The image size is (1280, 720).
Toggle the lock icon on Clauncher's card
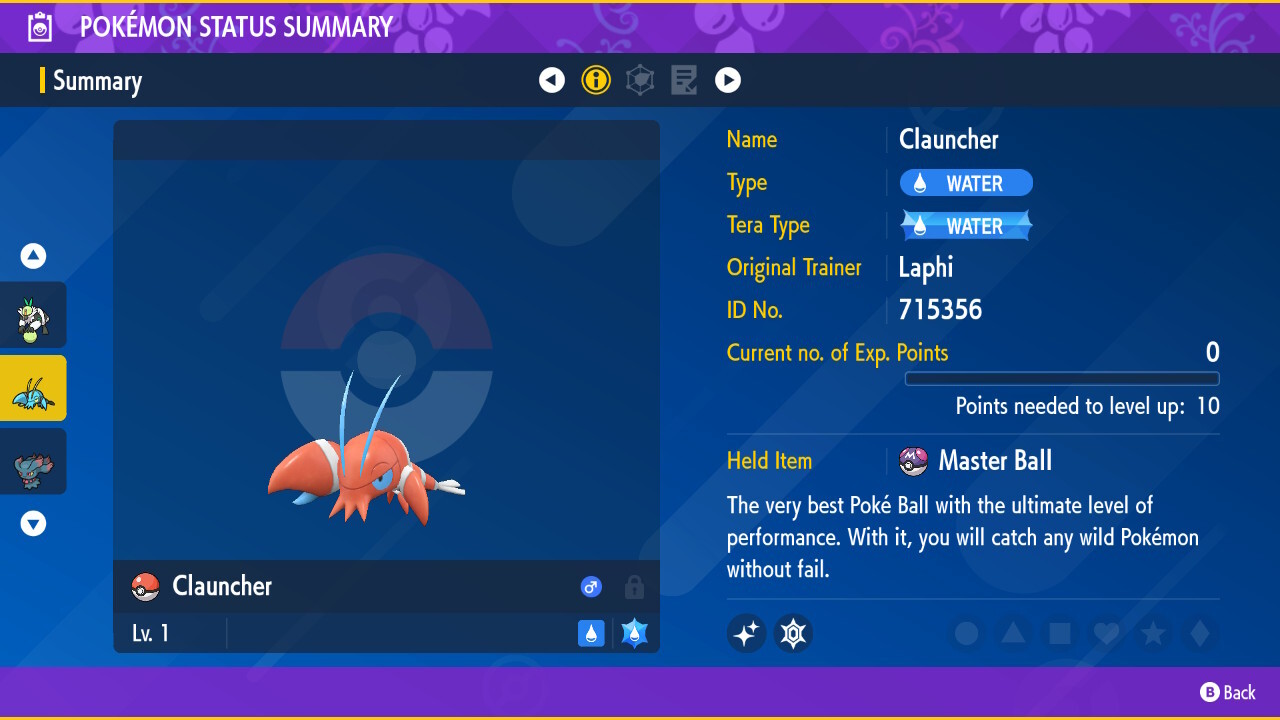click(634, 587)
